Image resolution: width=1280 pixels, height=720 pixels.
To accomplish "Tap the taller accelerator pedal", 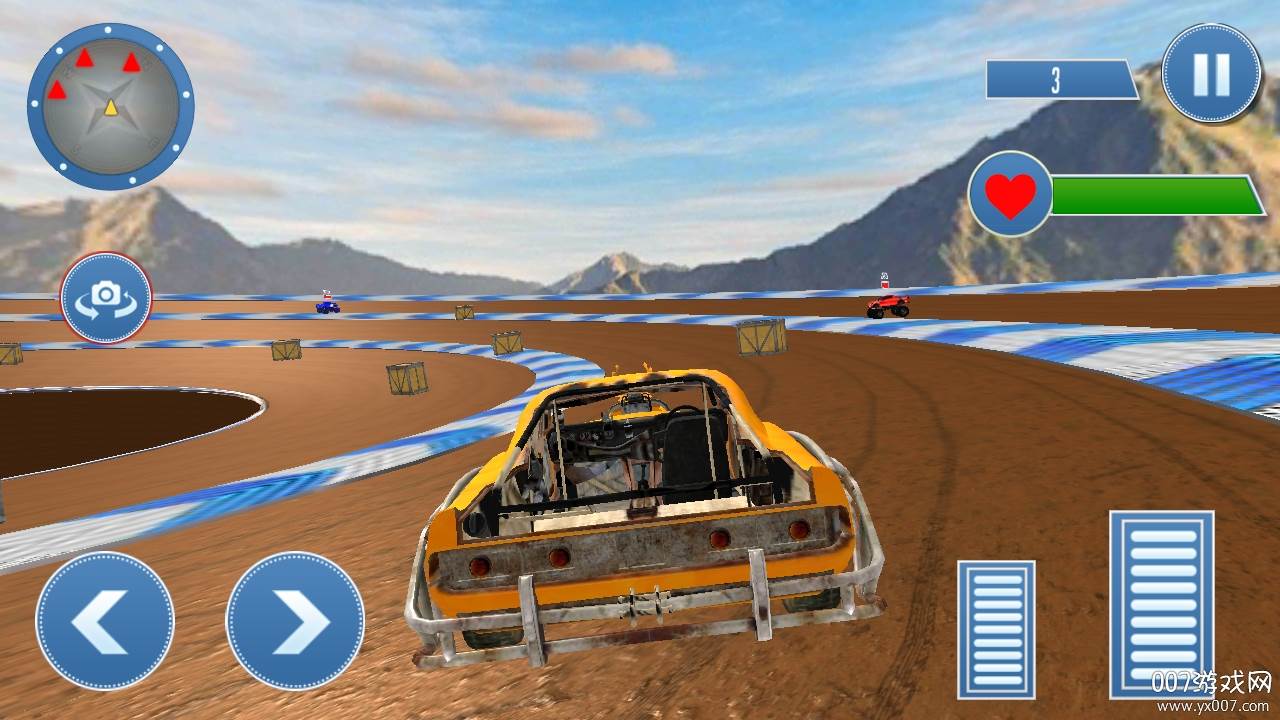I will pyautogui.click(x=1161, y=604).
